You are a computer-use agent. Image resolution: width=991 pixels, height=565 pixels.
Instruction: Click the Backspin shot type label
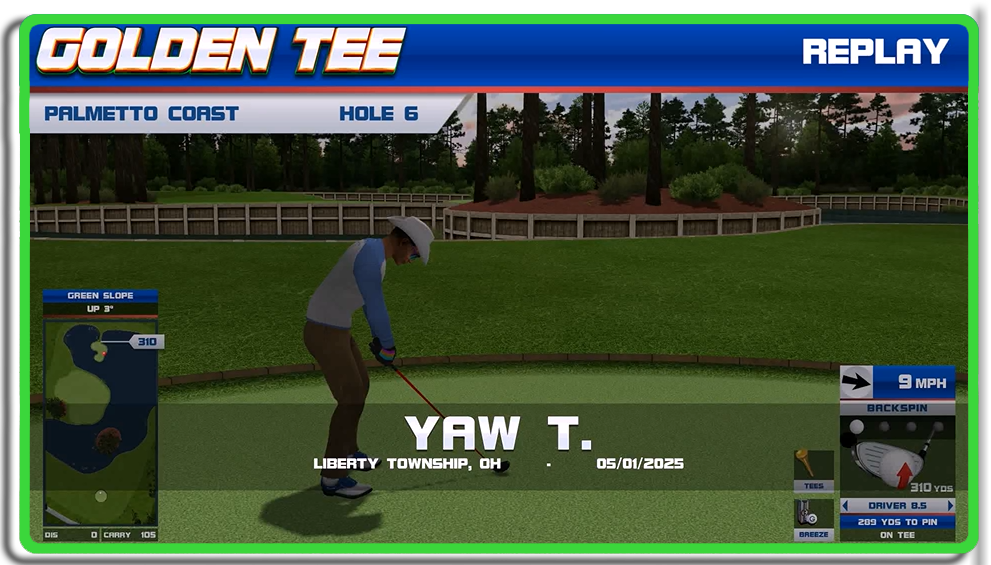click(x=897, y=408)
